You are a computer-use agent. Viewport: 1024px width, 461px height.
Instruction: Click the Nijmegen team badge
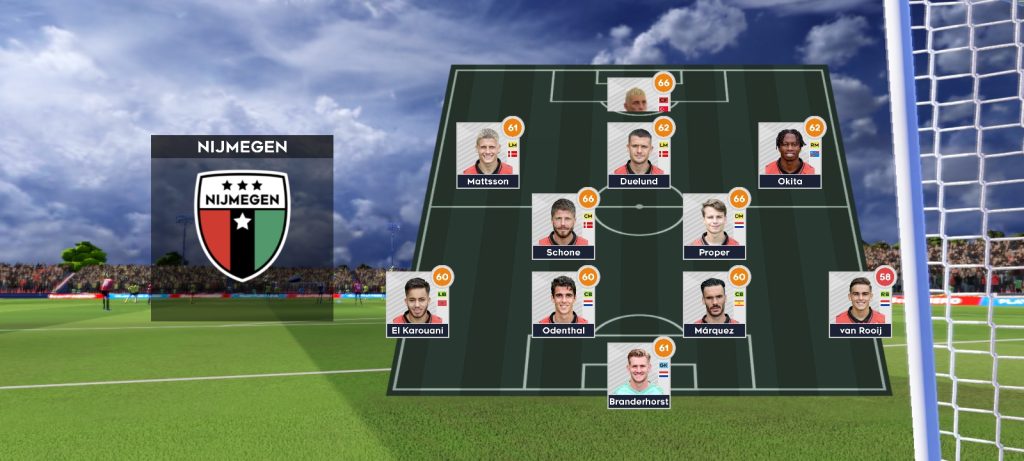point(242,226)
